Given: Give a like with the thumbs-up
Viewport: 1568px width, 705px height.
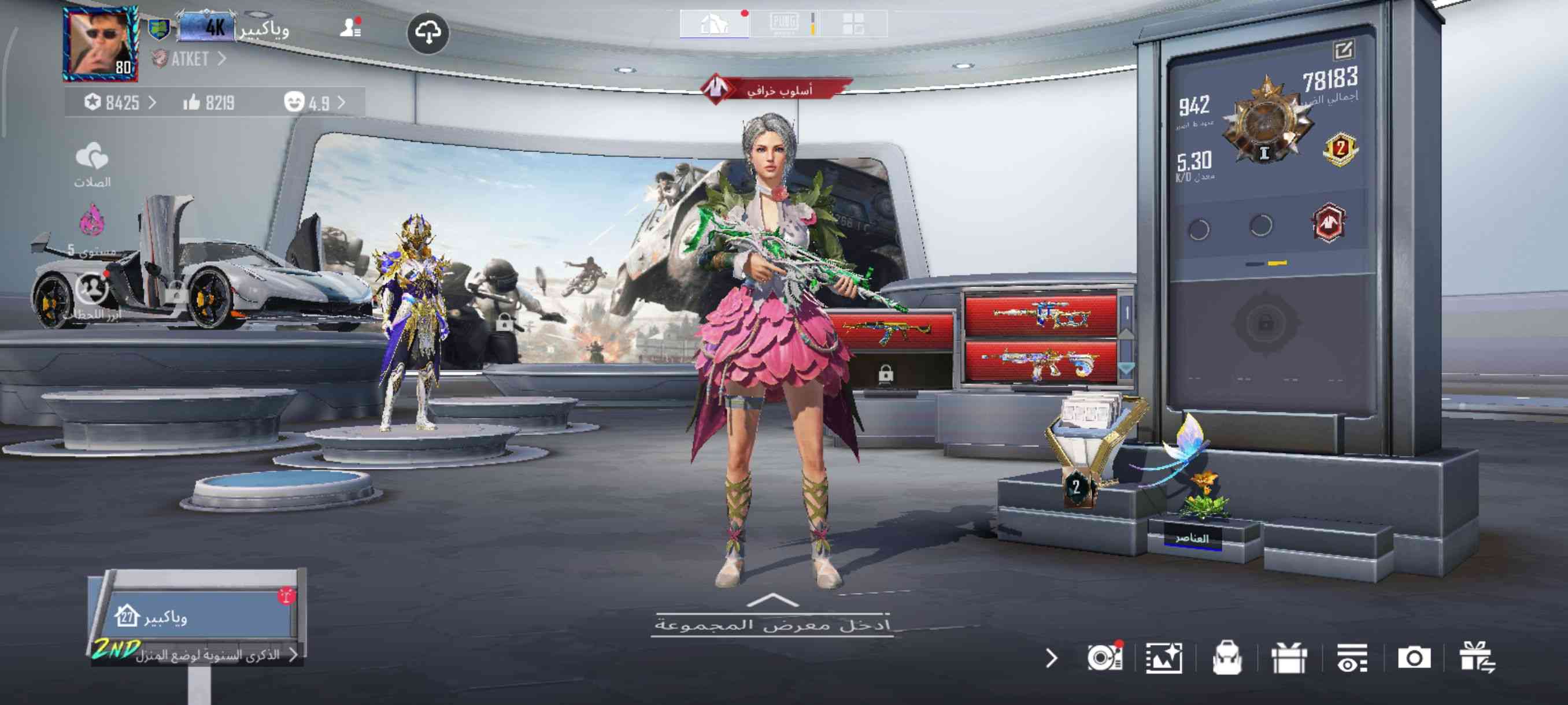Looking at the screenshot, I should point(192,102).
